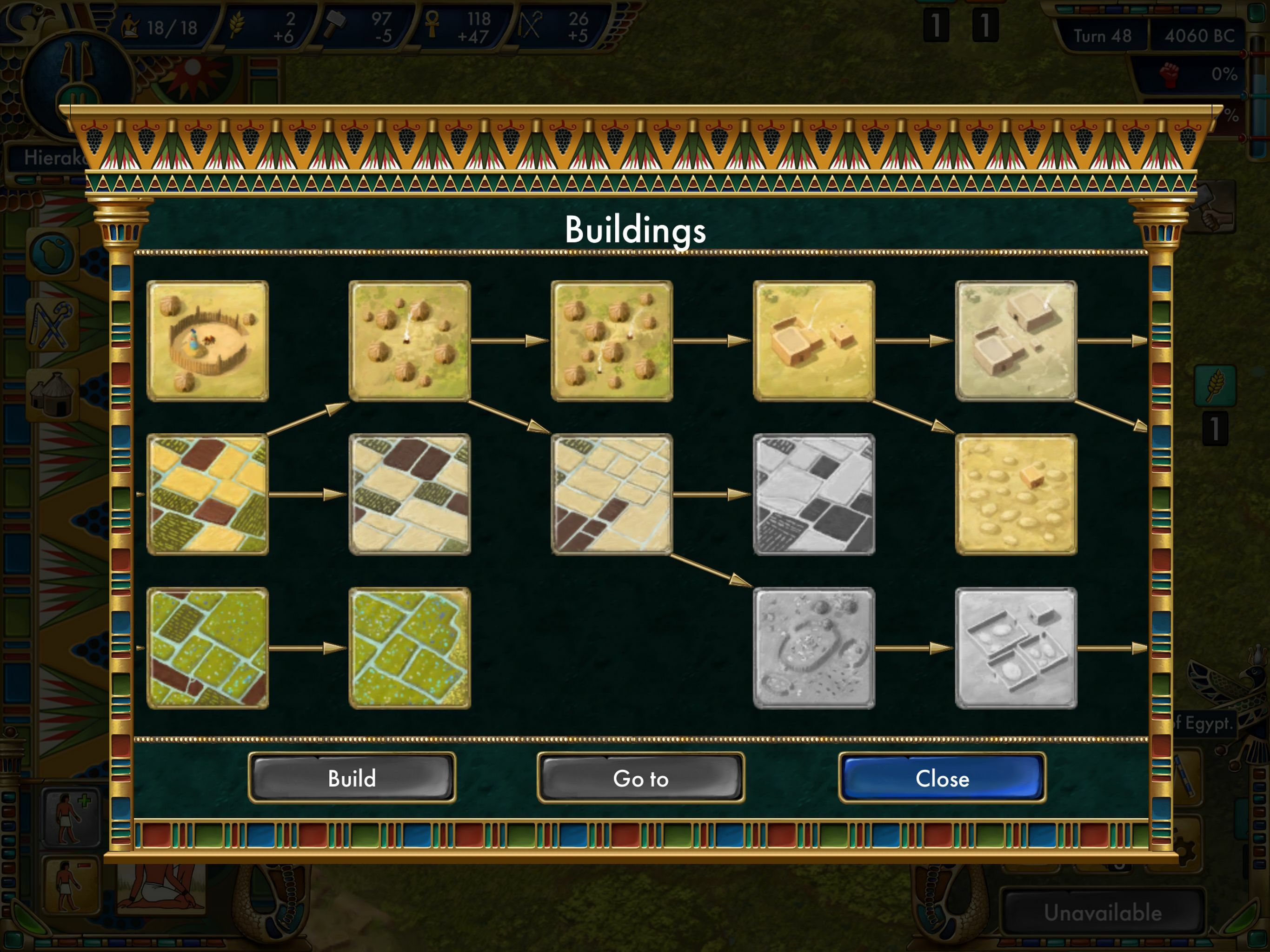Pick the colorful yellow and green farm fields tile
Screen dimensions: 1270x952
(x=207, y=494)
